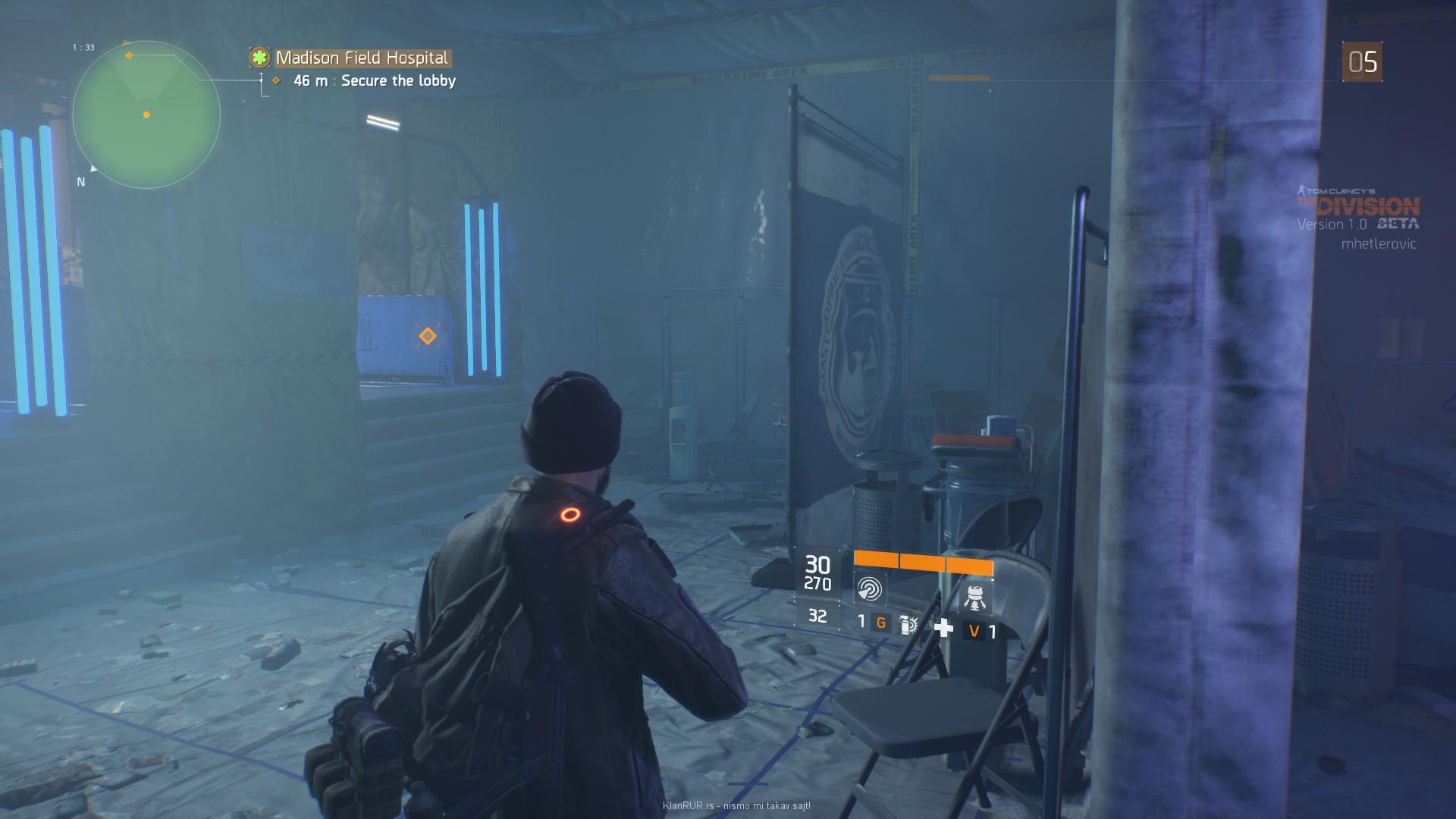Click the circular green minimap
This screenshot has width=1456, height=819.
[146, 115]
